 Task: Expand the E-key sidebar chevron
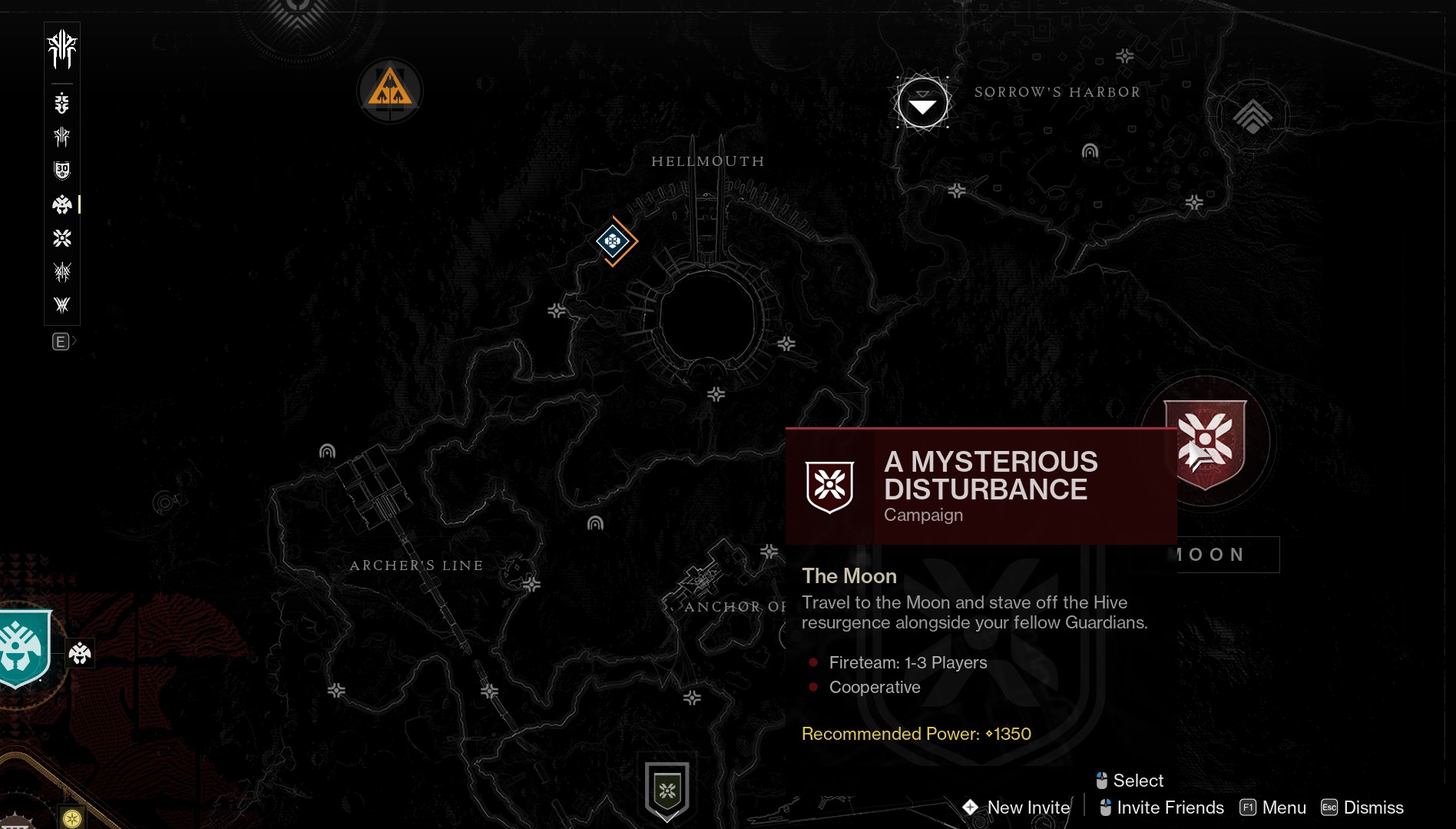[64, 341]
